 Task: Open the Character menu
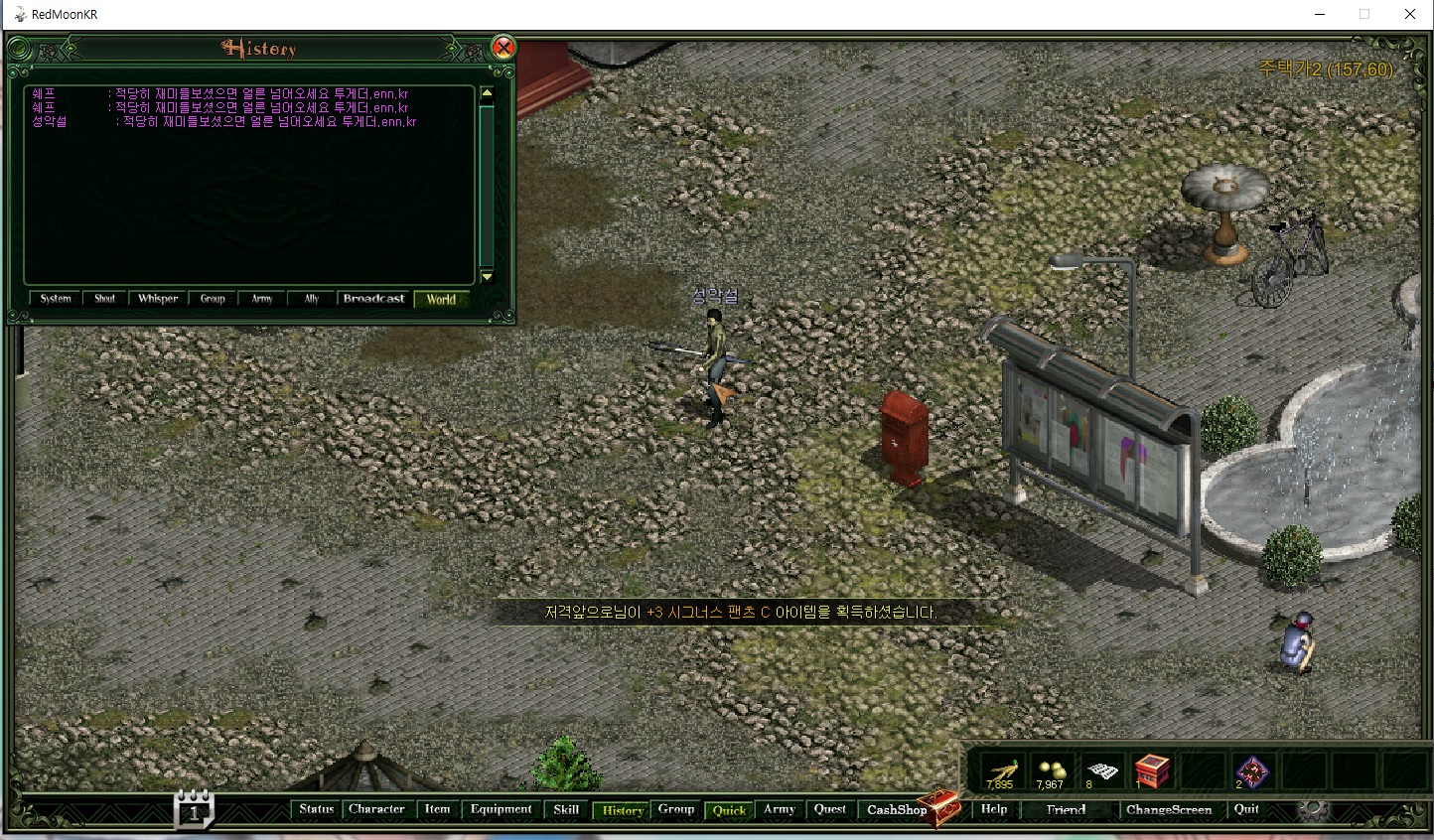tap(376, 809)
